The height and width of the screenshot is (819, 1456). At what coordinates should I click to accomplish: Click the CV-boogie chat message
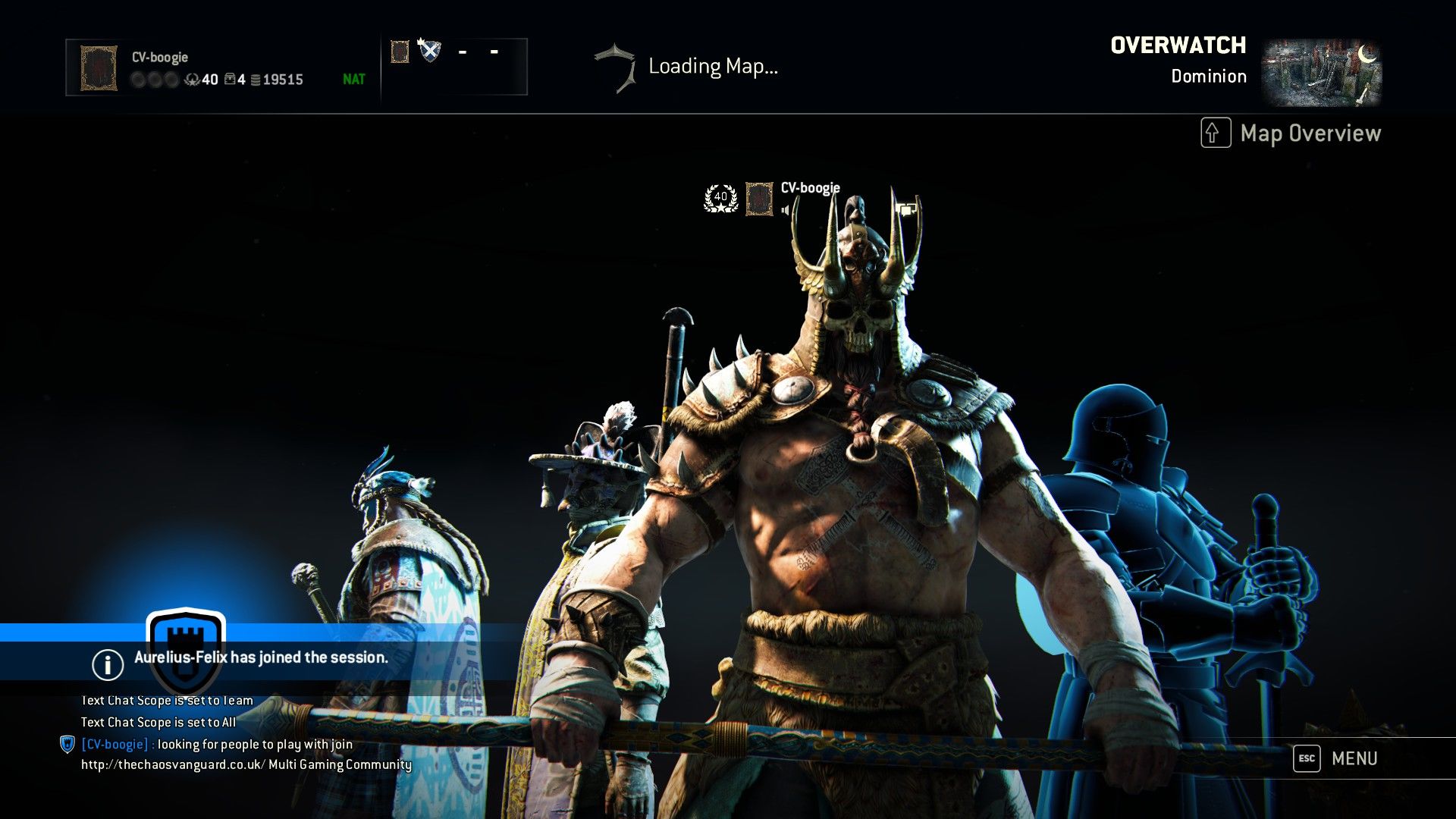pyautogui.click(x=217, y=745)
